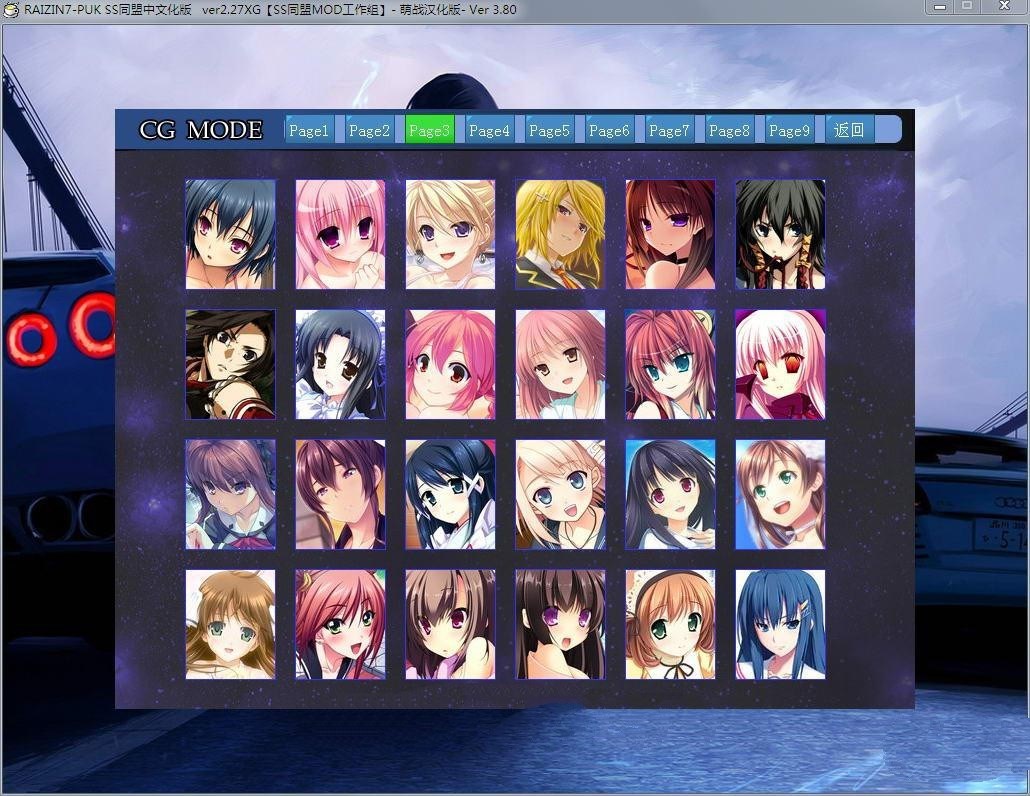Image resolution: width=1030 pixels, height=796 pixels.
Task: Select the long blue-haired girl with hairclip thumbnail
Action: pos(780,624)
